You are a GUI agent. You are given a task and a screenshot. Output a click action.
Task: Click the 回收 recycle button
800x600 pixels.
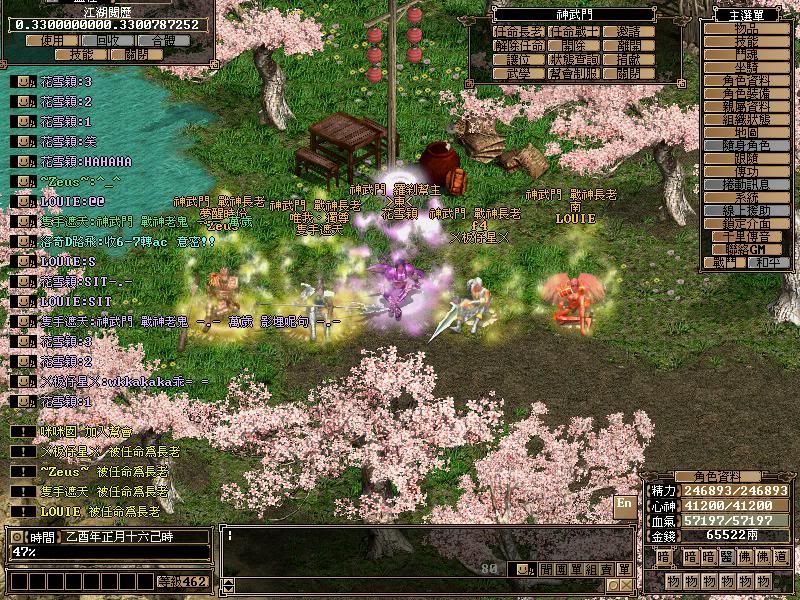[107, 41]
